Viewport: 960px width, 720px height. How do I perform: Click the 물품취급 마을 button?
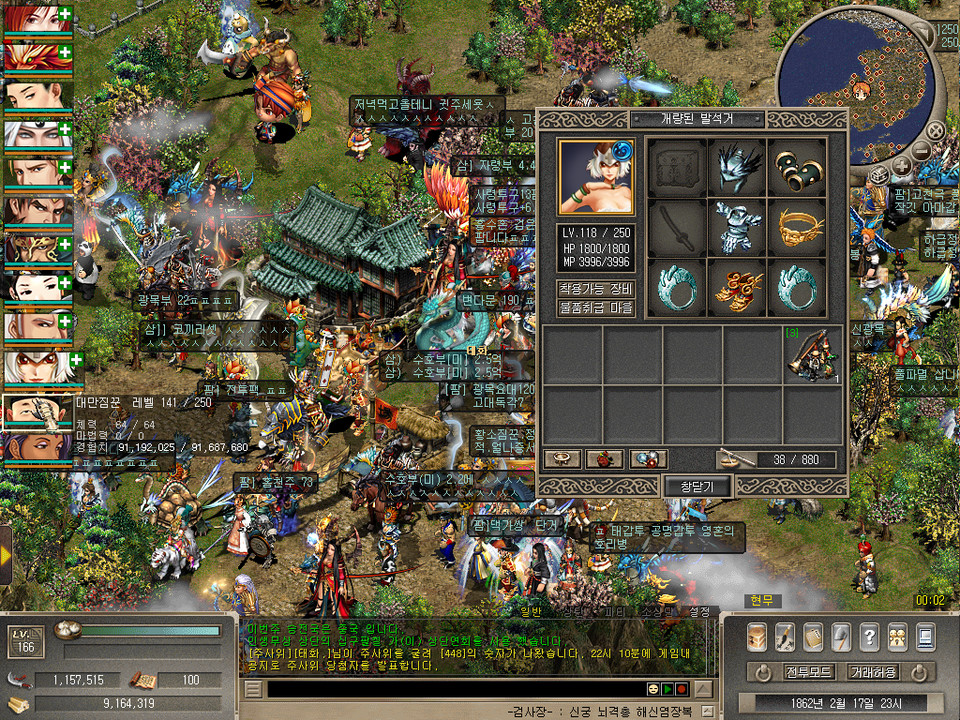(x=596, y=307)
